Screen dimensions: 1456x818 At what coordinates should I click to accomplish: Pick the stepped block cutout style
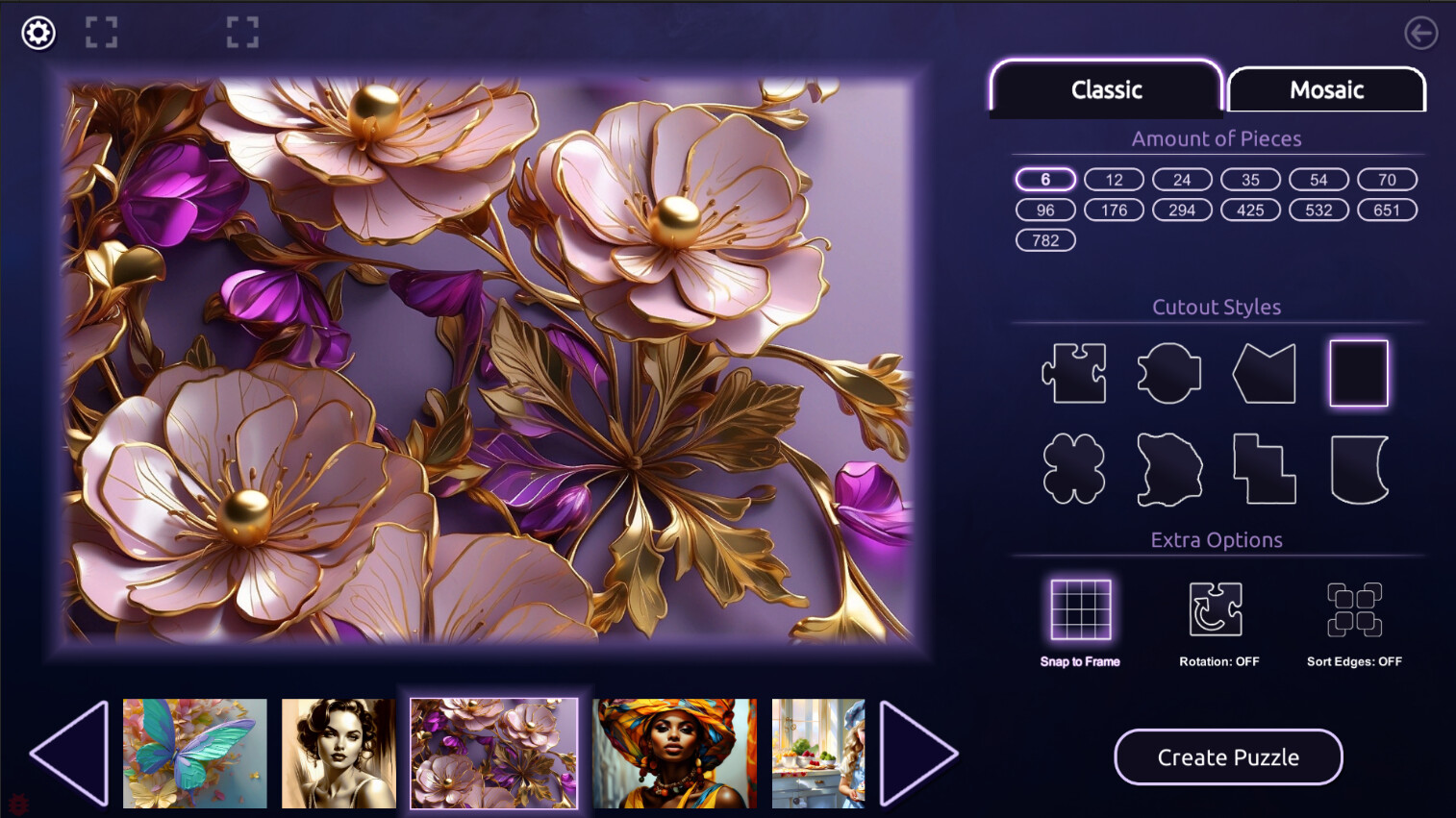[1263, 468]
